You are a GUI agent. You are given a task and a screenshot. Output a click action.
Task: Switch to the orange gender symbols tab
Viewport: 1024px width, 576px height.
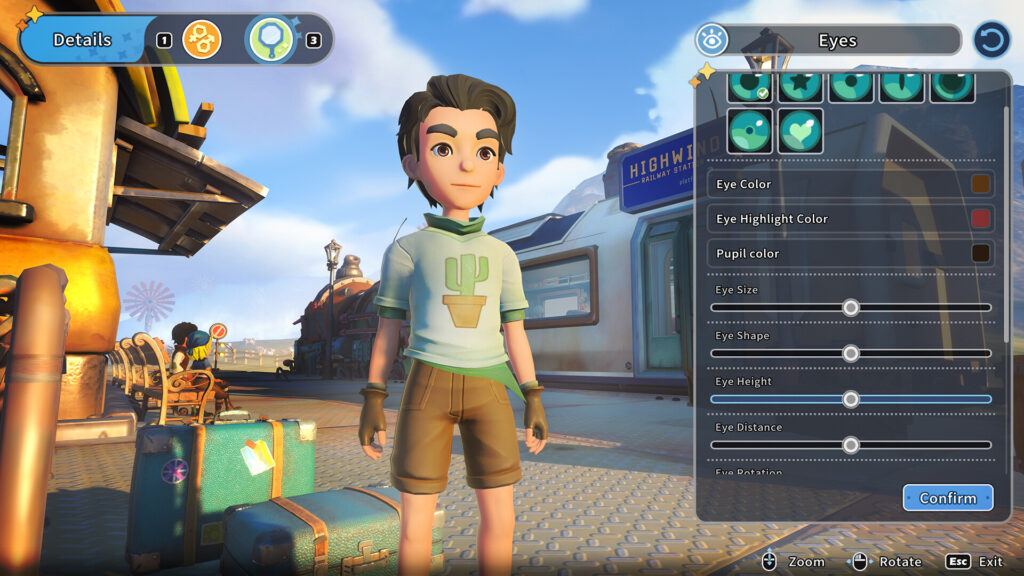(202, 40)
